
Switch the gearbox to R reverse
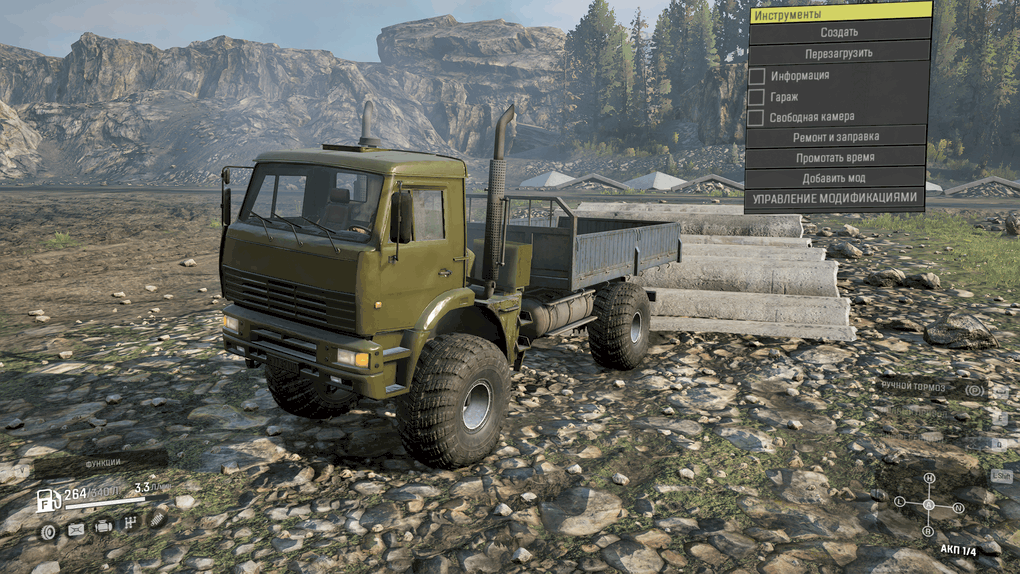point(928,532)
